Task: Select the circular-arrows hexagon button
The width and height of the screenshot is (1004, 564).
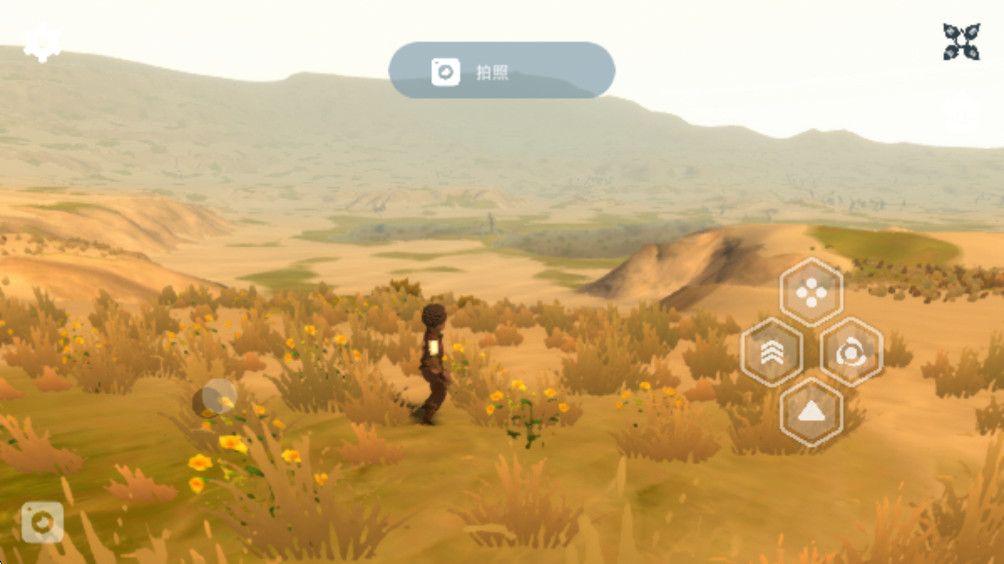Action: coord(851,352)
